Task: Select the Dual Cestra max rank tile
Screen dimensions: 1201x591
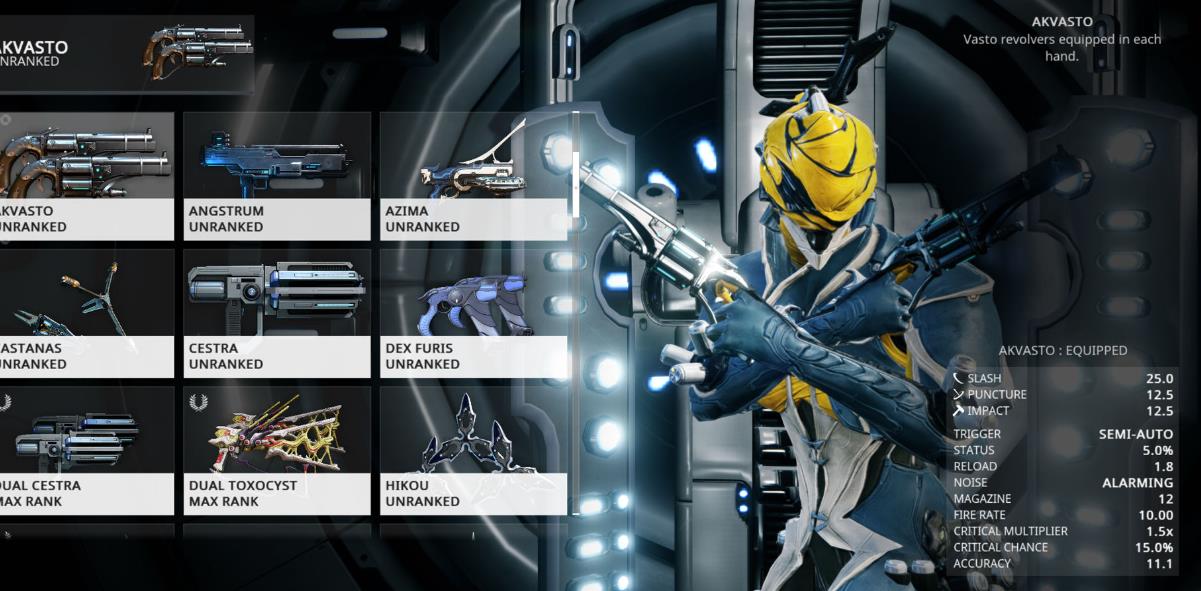Action: pyautogui.click(x=85, y=450)
